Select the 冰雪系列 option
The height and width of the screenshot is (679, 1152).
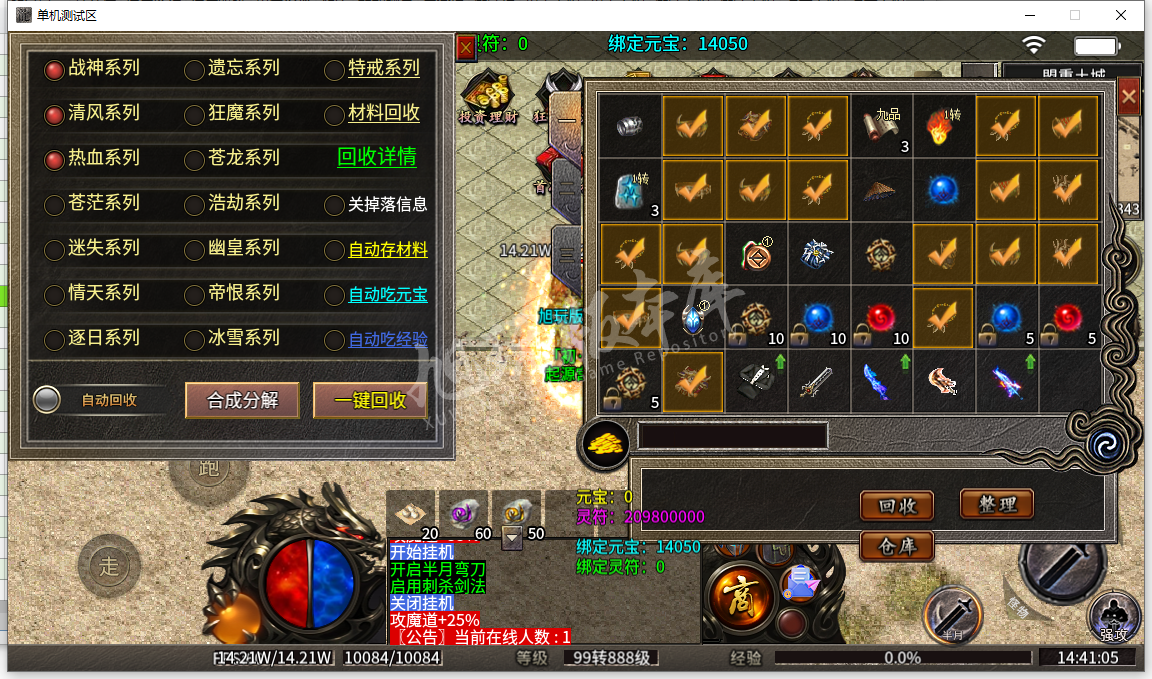click(194, 340)
